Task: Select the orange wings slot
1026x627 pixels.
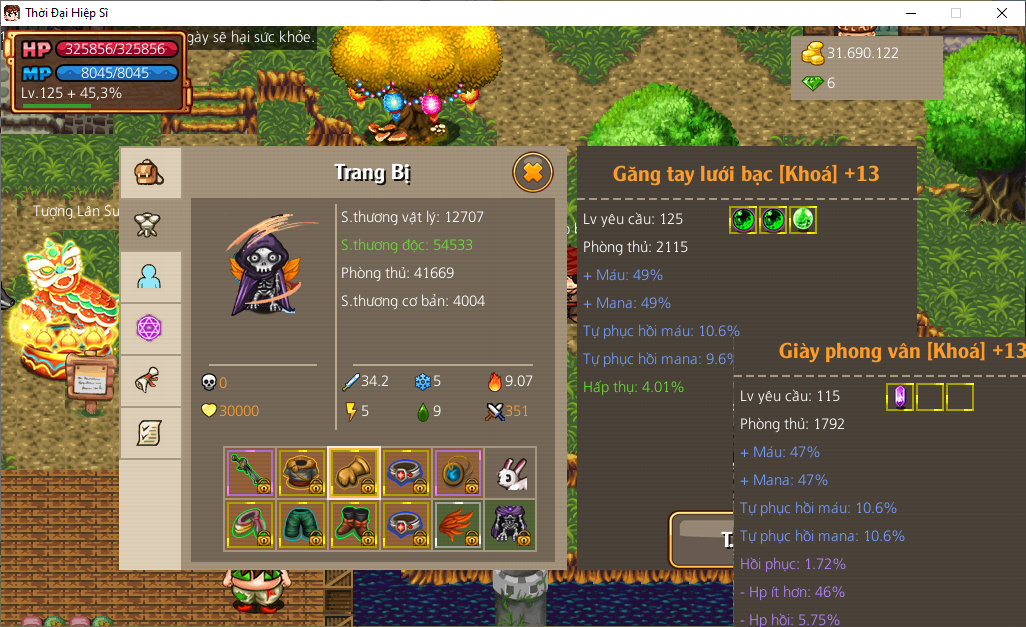Action: [458, 525]
